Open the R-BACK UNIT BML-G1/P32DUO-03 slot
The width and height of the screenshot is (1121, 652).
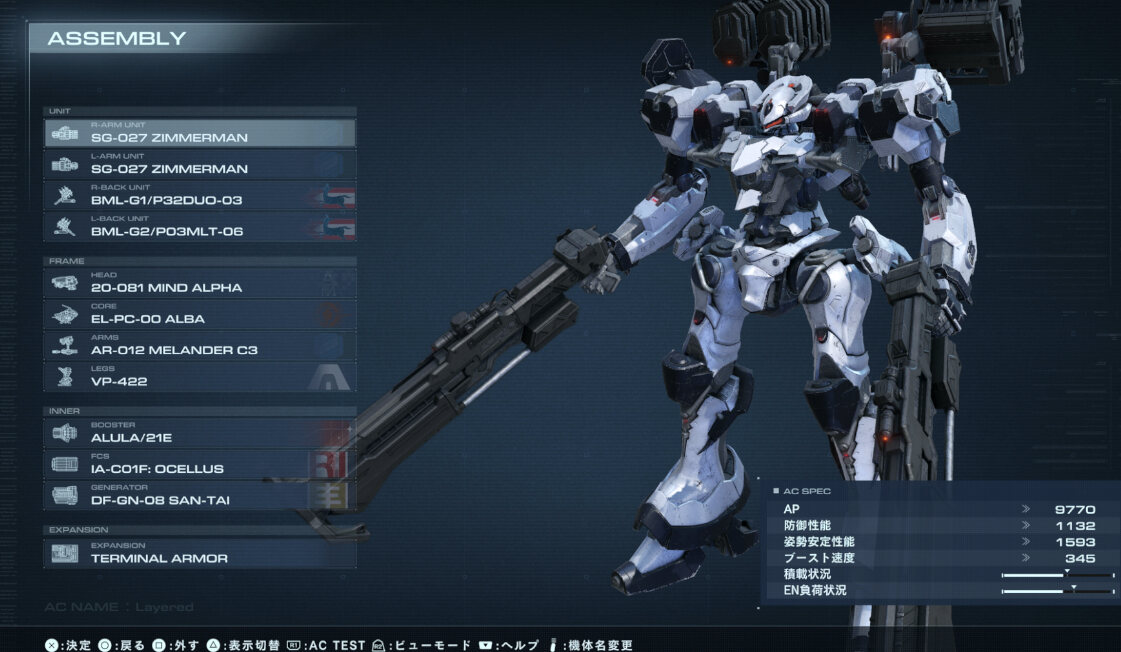(x=200, y=195)
